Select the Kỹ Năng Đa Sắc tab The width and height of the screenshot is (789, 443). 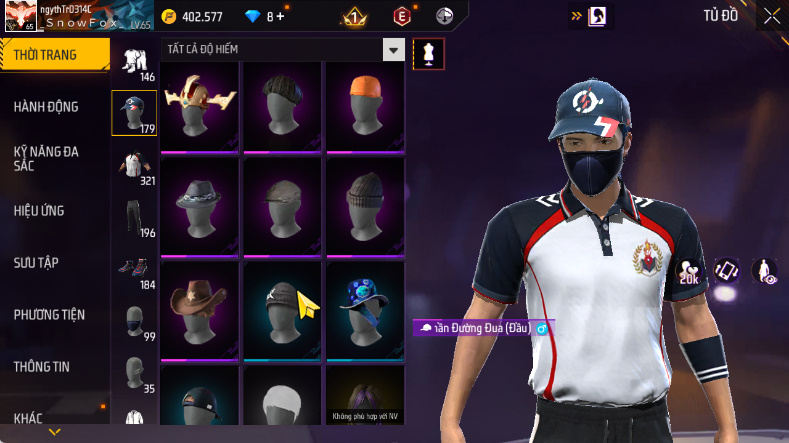(46, 158)
